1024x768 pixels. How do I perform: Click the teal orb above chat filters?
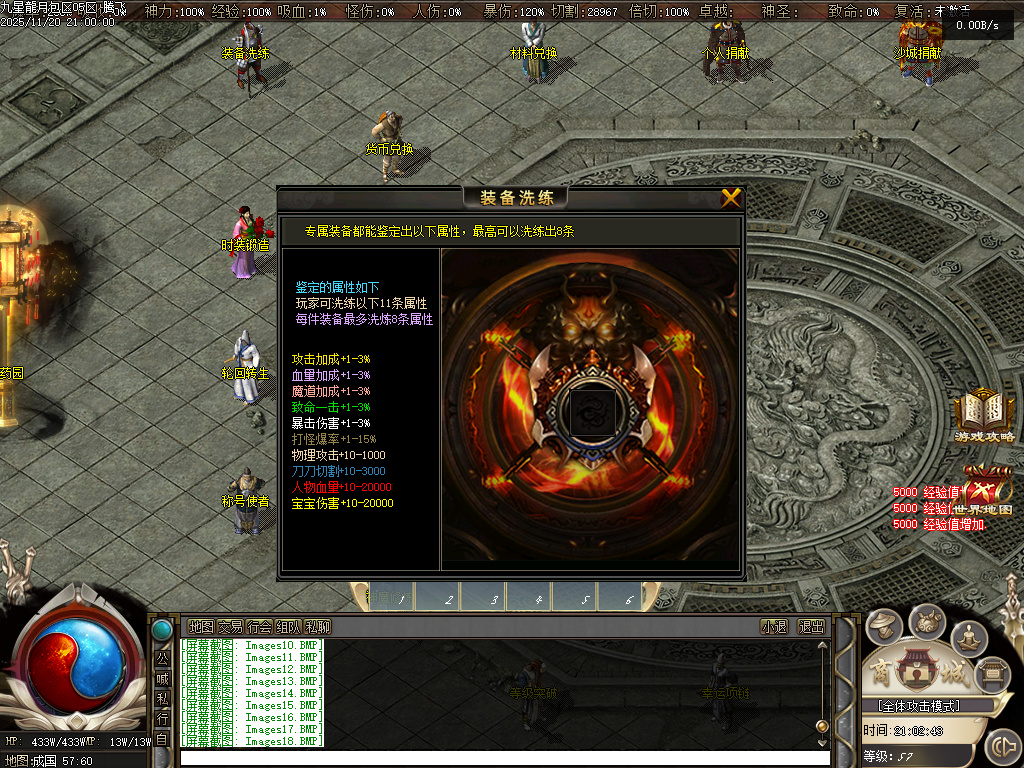point(161,630)
